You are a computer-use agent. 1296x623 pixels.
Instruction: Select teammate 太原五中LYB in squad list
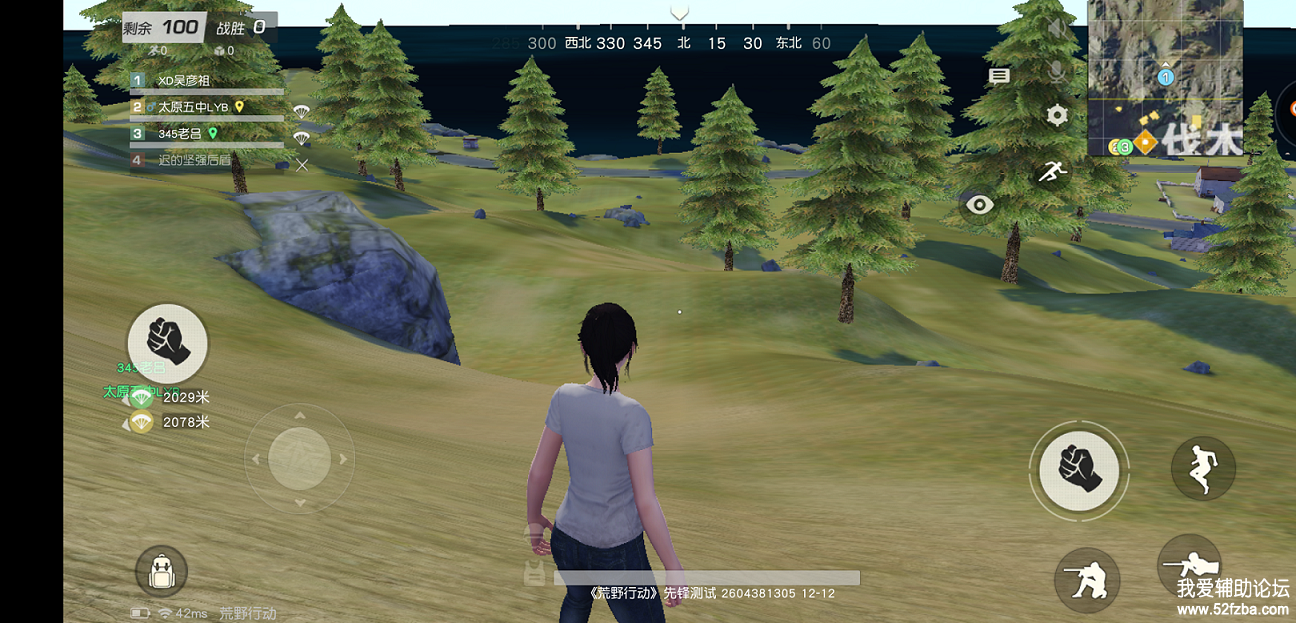(193, 107)
